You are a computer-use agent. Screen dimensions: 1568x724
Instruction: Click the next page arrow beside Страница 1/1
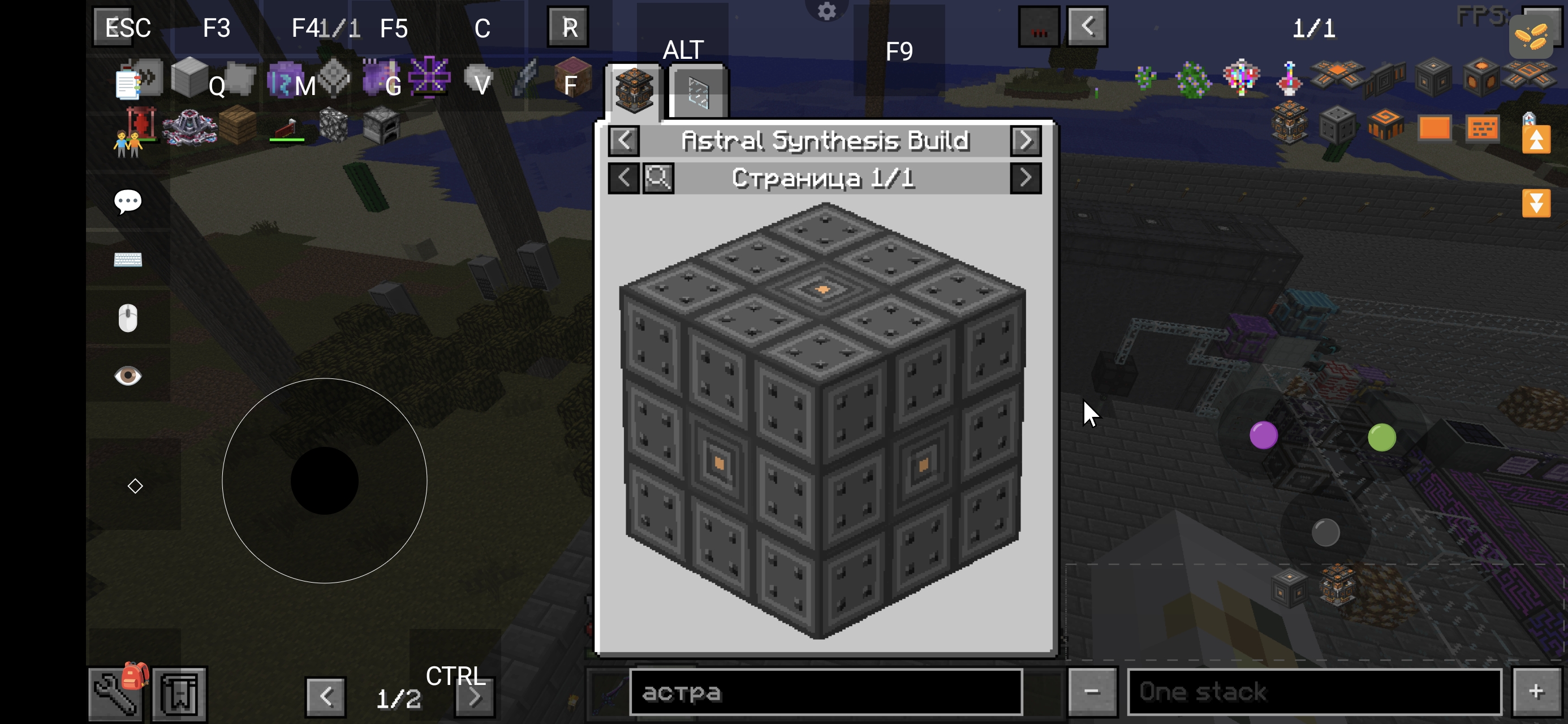point(1026,178)
